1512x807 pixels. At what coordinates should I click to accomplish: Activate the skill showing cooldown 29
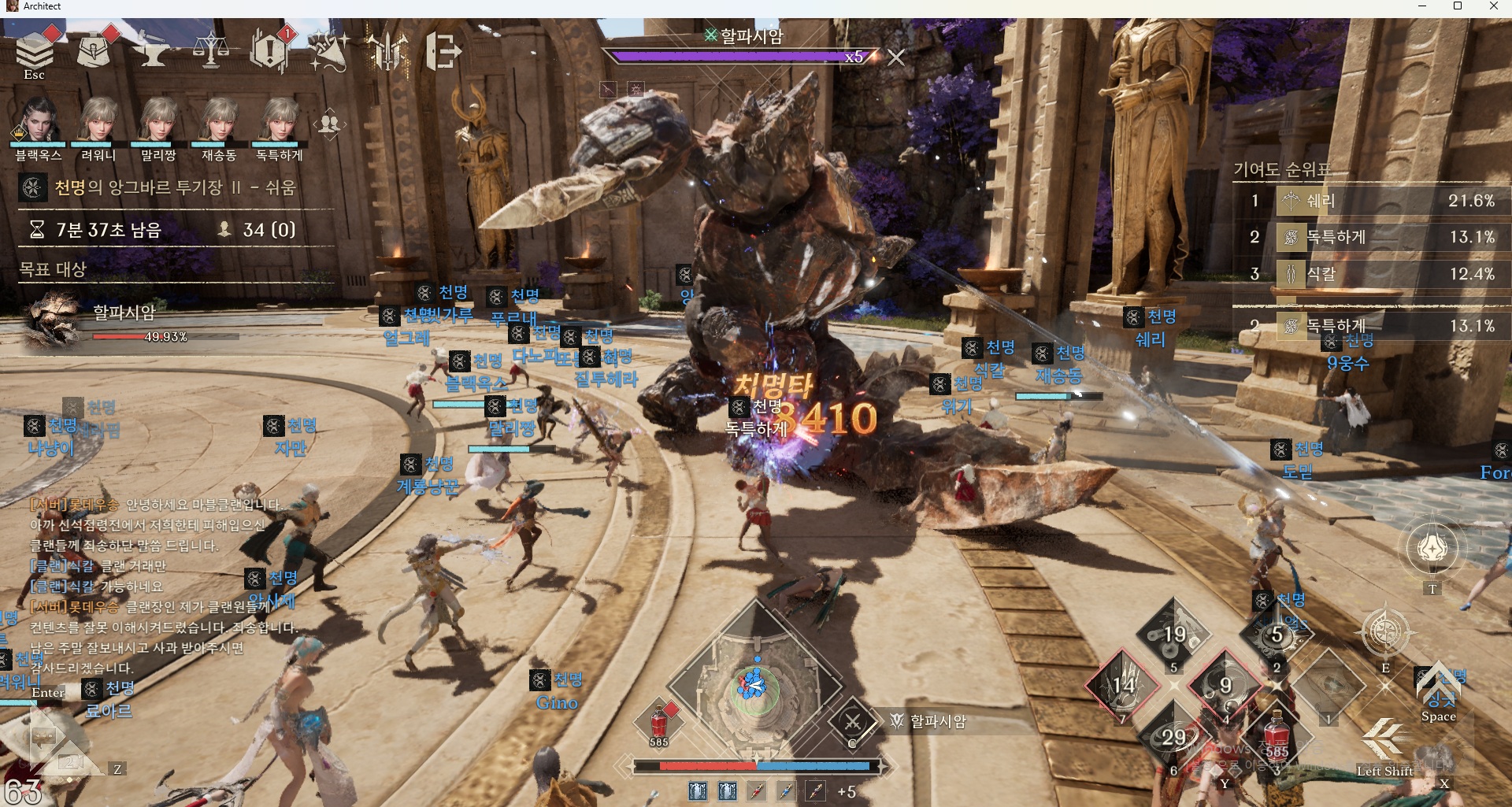(1173, 737)
